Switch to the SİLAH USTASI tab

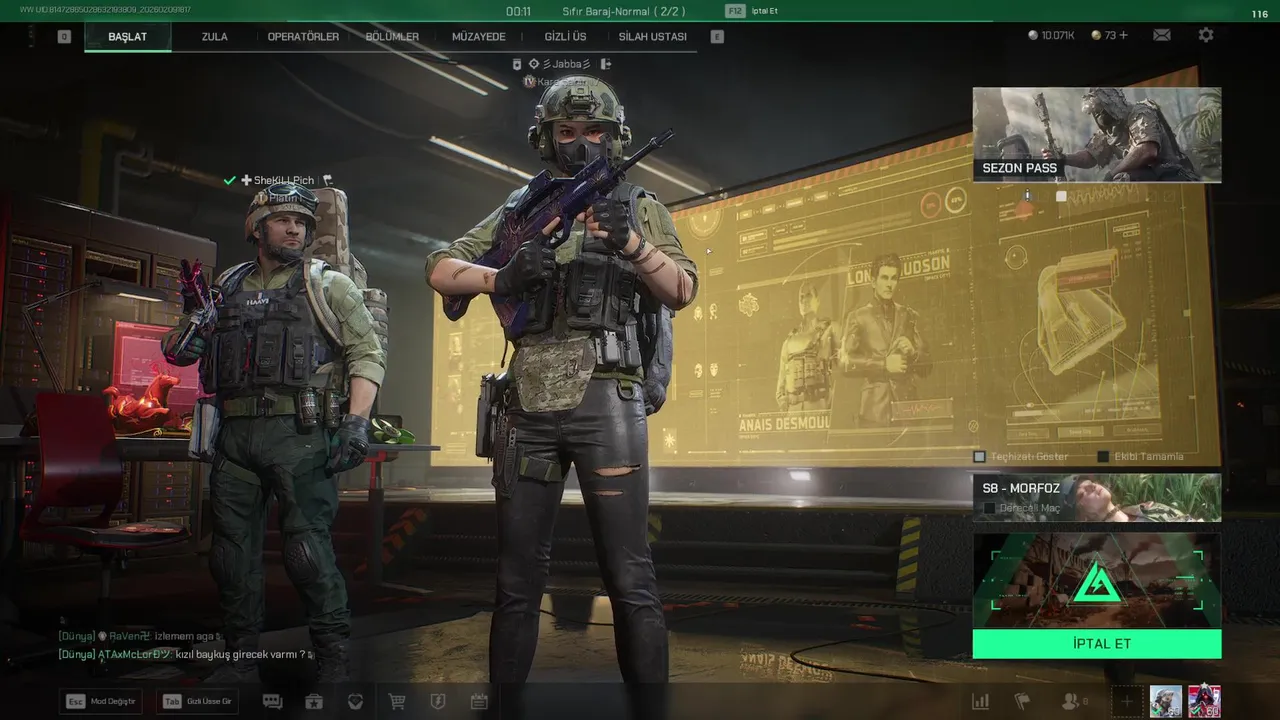(652, 37)
